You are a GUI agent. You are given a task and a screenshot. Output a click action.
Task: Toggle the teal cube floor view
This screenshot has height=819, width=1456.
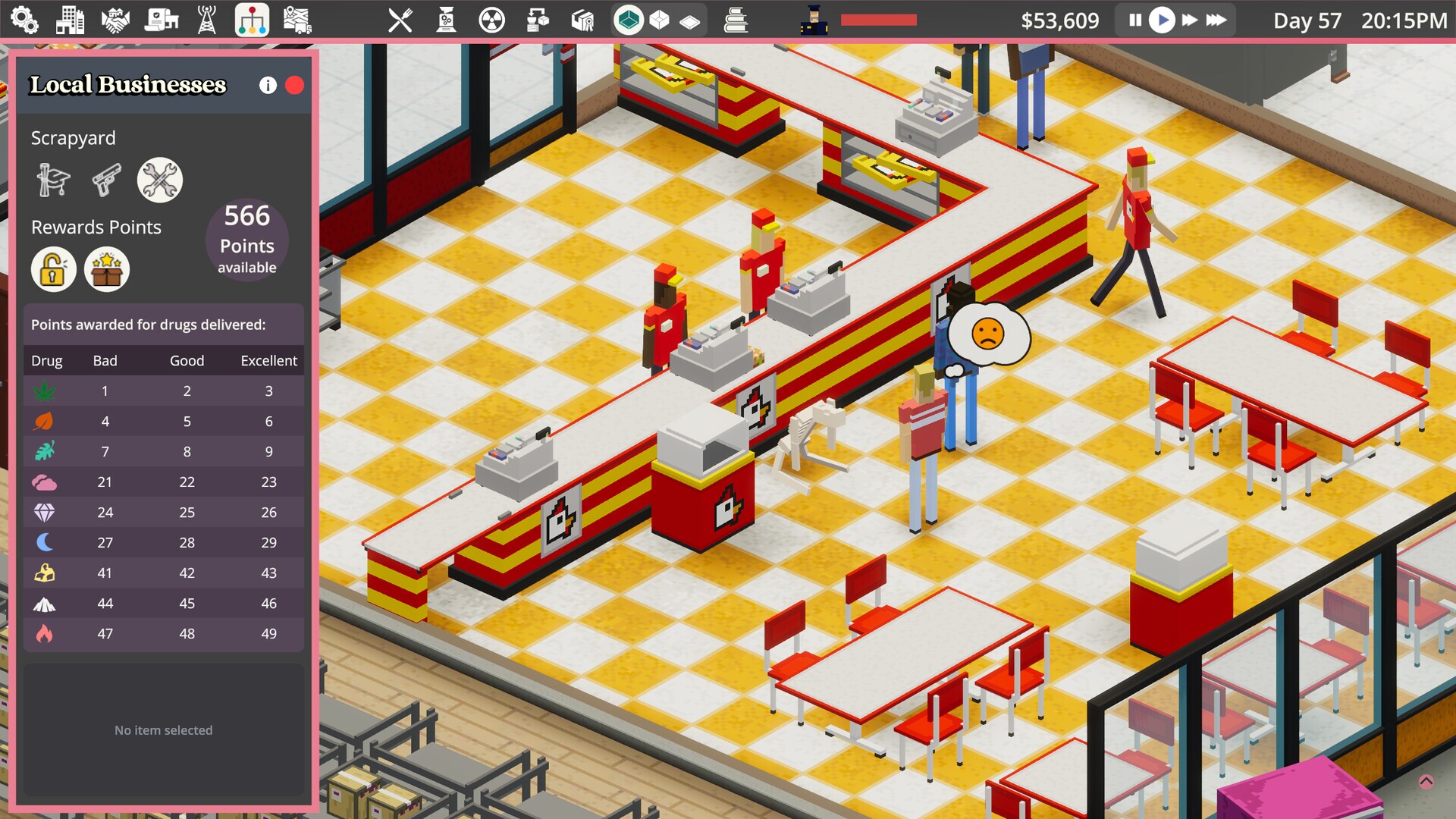627,20
